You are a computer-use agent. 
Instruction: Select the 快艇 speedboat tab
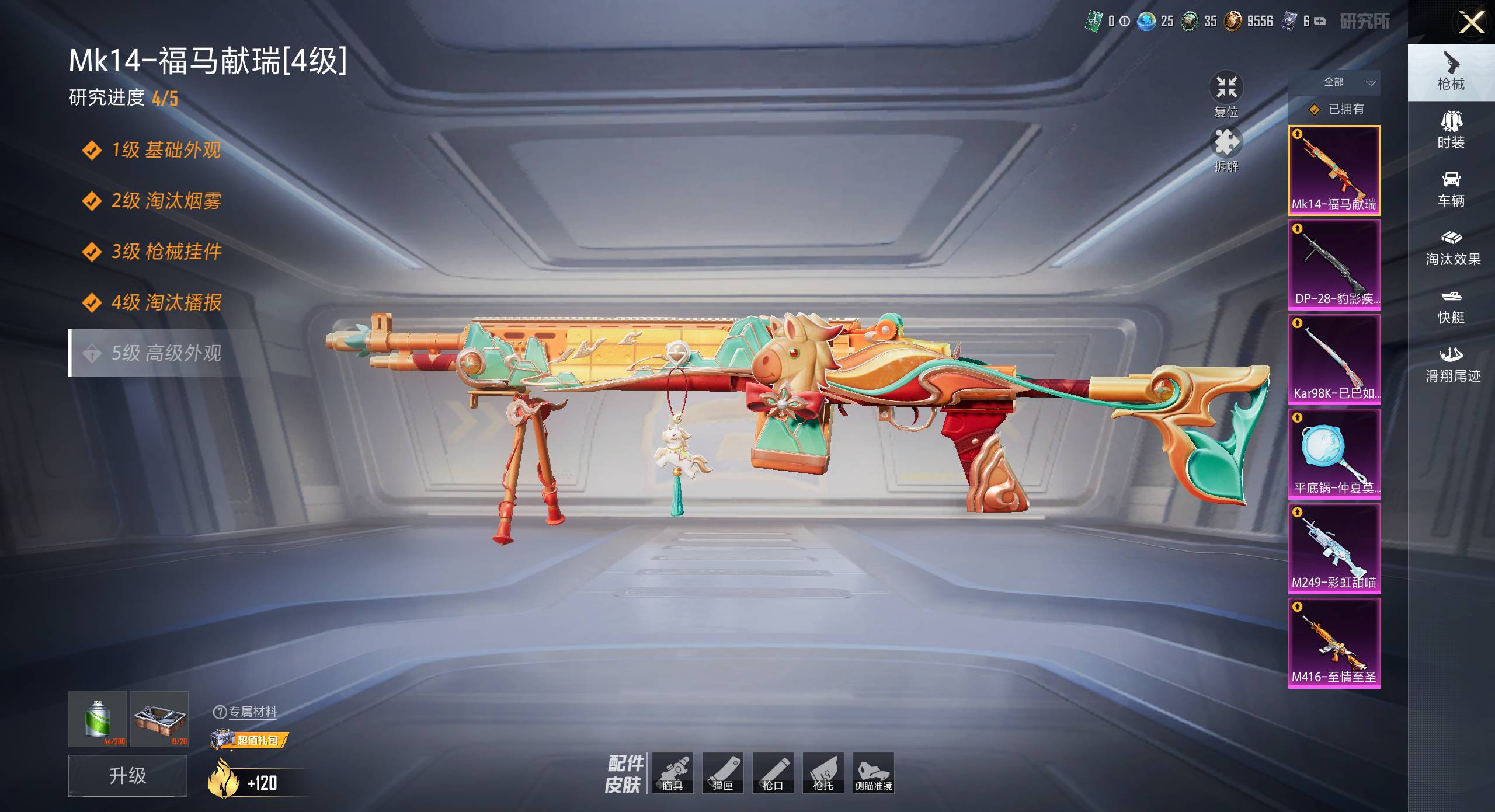(1451, 306)
